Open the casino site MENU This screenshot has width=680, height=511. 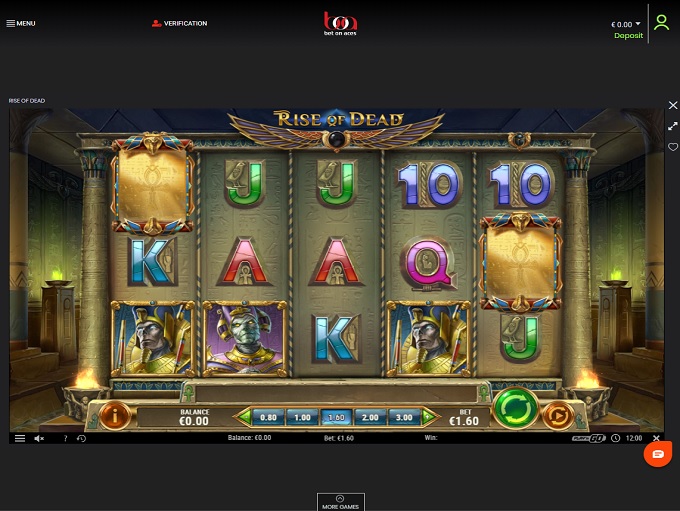[x=20, y=23]
